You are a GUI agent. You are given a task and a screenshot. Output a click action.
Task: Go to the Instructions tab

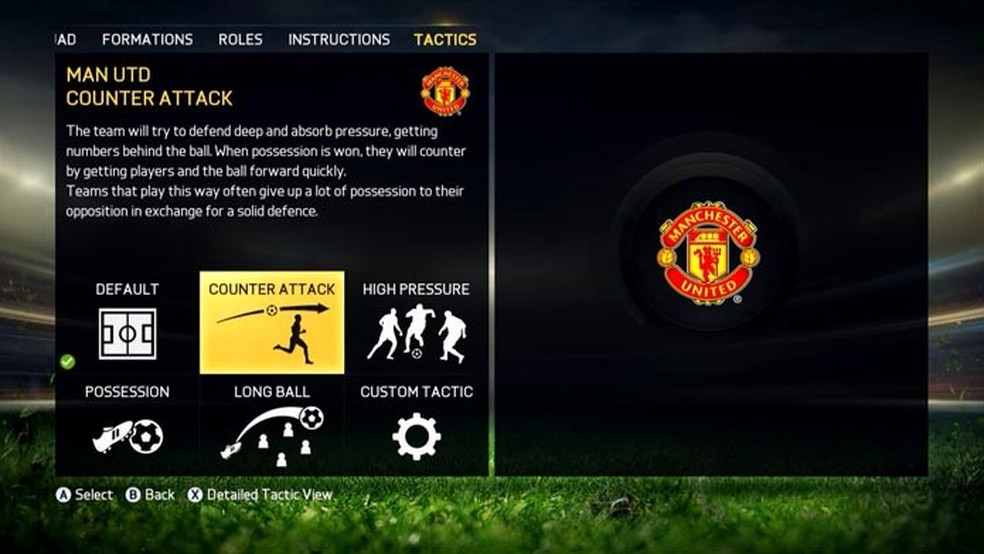click(339, 40)
